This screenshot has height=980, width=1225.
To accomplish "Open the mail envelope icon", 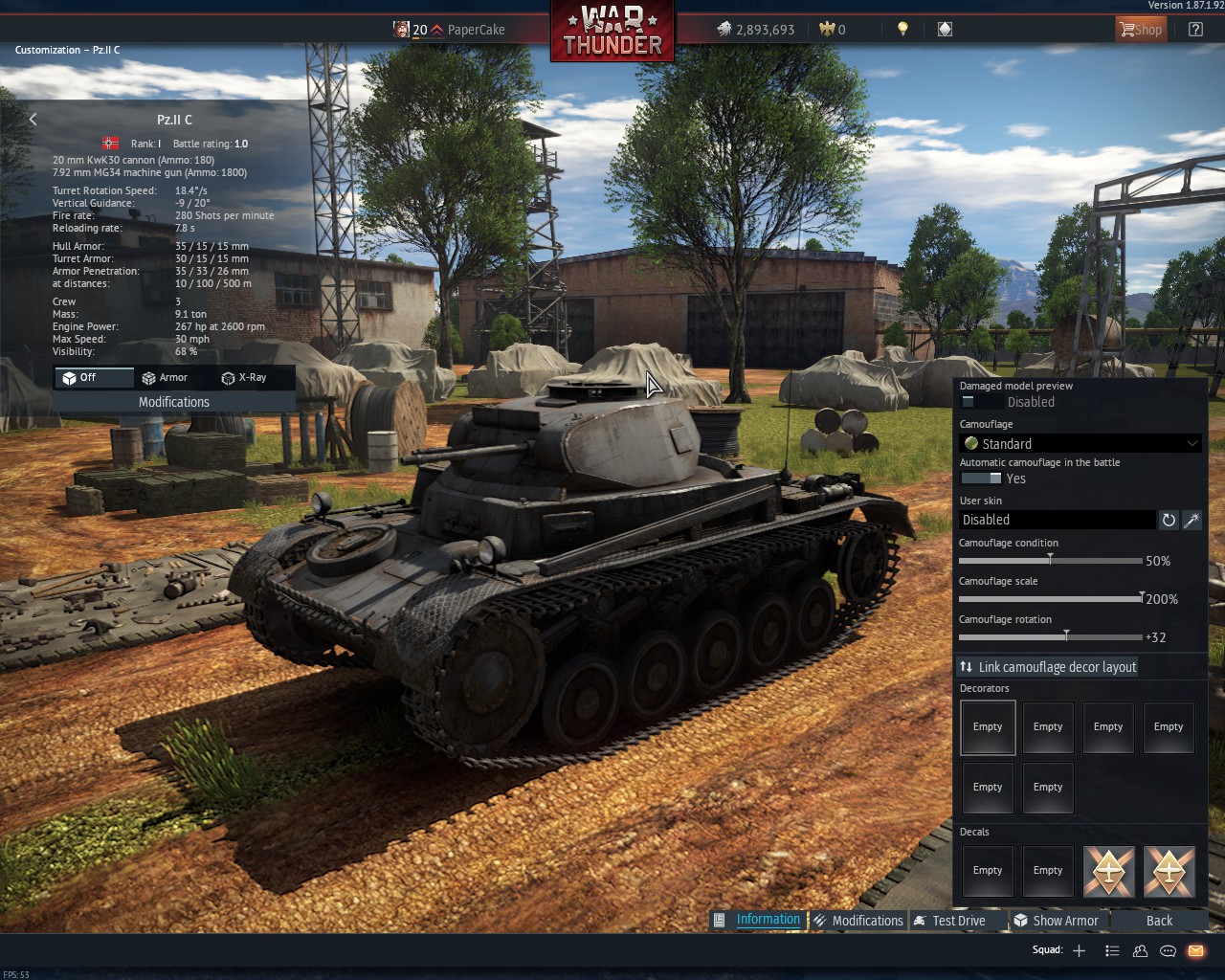I will [1195, 950].
